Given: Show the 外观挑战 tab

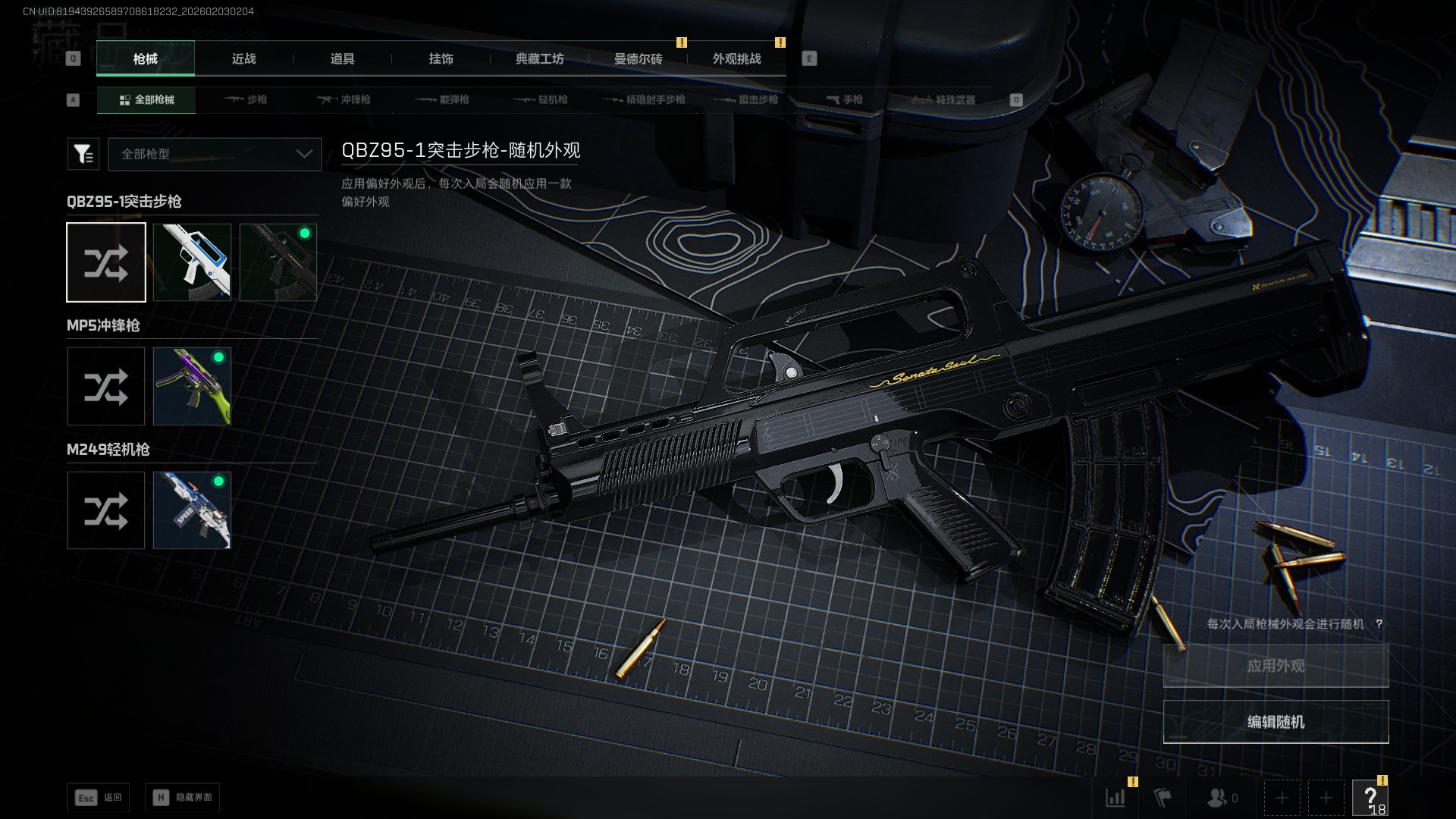Looking at the screenshot, I should 736,59.
